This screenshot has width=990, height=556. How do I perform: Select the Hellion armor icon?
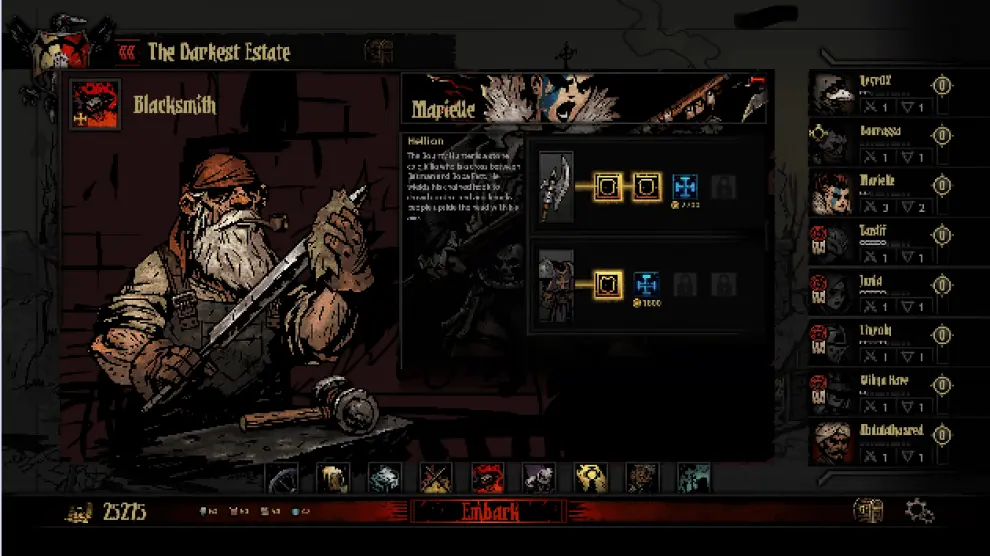click(556, 285)
